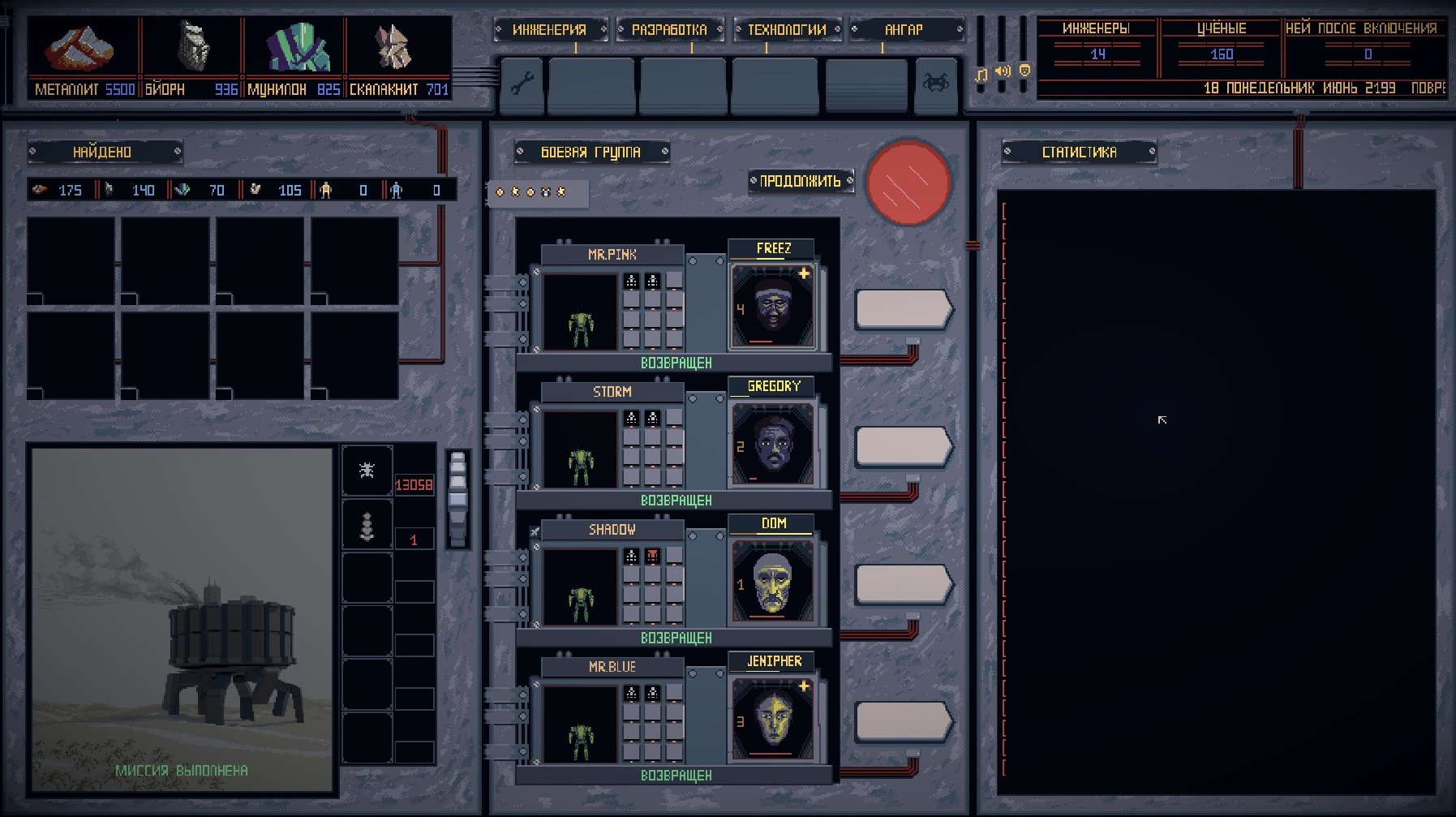The height and width of the screenshot is (817, 1456).
Task: Click the scrollbar beside the kill list
Action: pyautogui.click(x=458, y=498)
